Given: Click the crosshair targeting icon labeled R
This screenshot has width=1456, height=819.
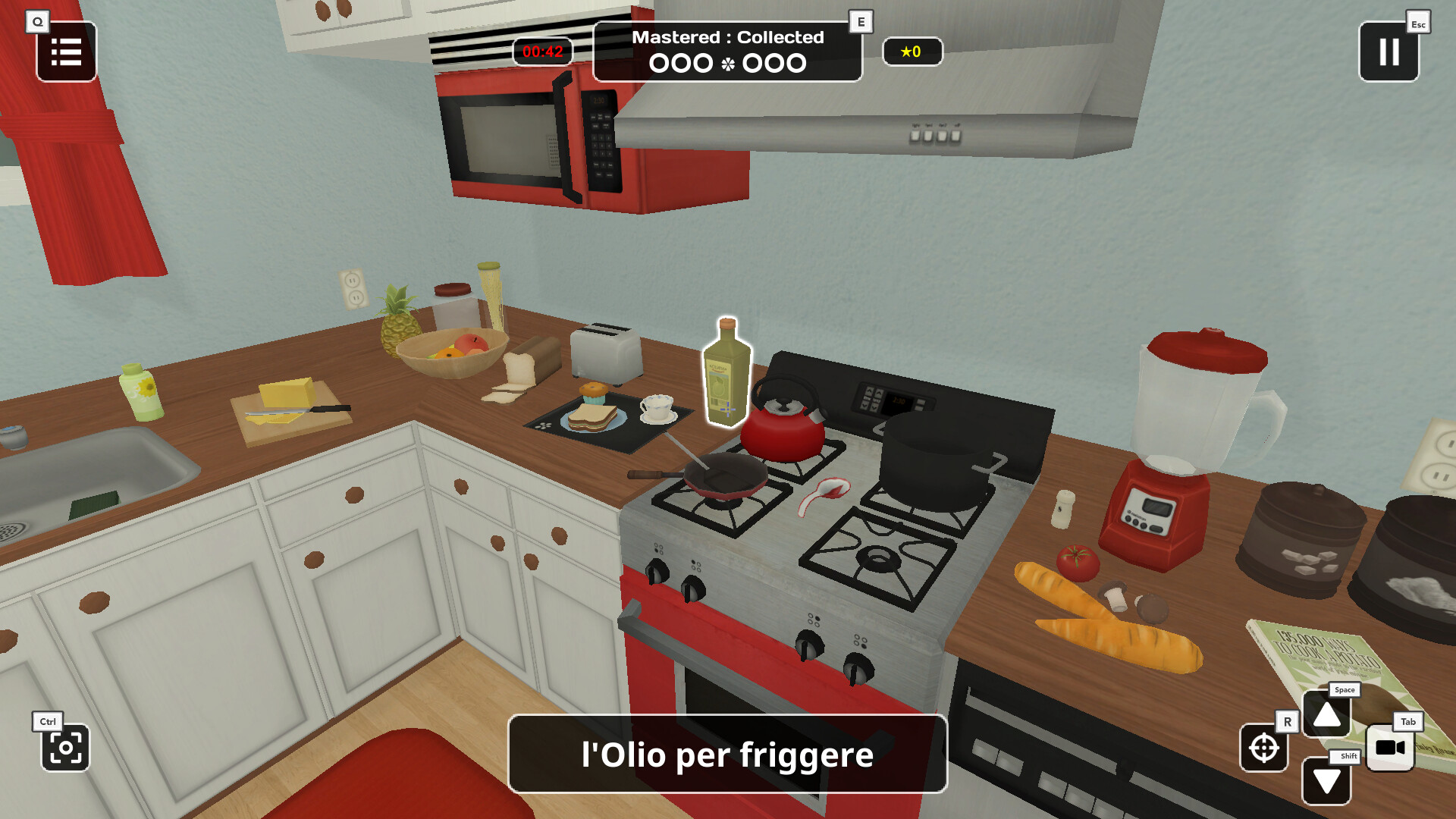Looking at the screenshot, I should (x=1264, y=750).
